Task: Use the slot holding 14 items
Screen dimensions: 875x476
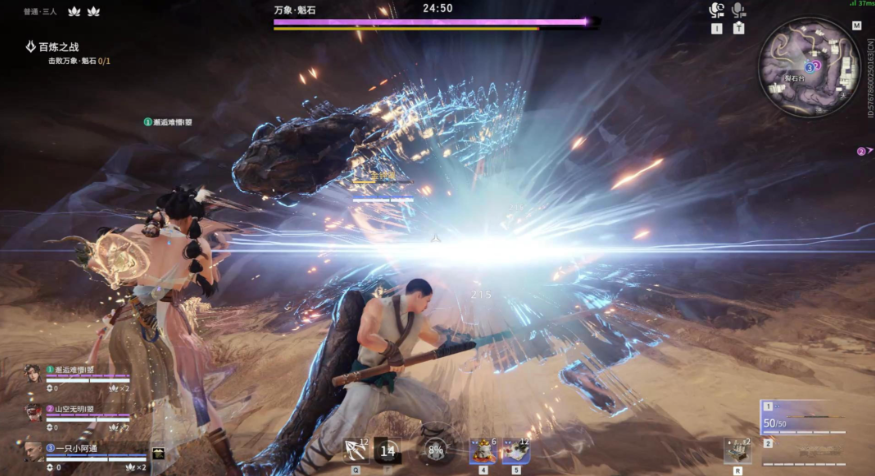Action: [388, 451]
